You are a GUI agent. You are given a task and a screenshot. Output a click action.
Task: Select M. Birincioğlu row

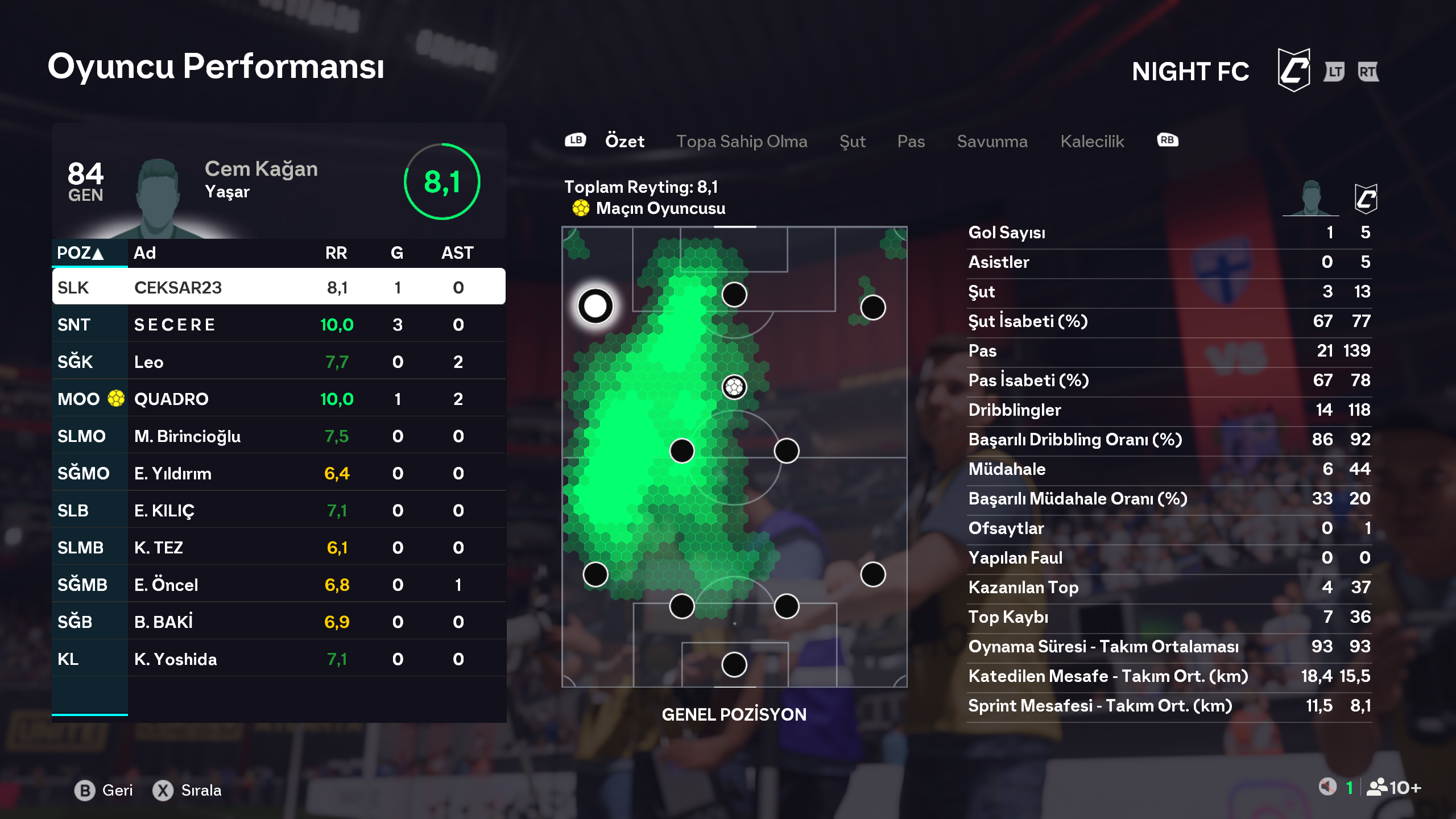279,436
